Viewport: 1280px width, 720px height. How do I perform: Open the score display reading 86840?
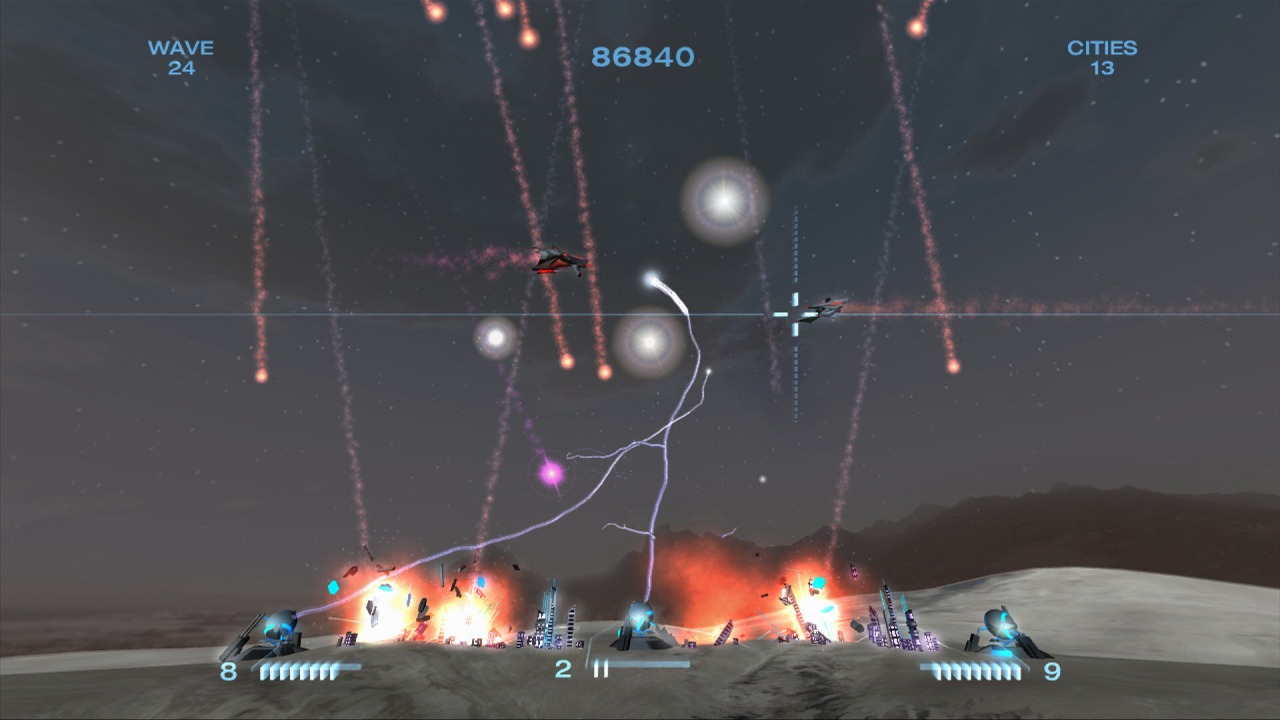643,58
